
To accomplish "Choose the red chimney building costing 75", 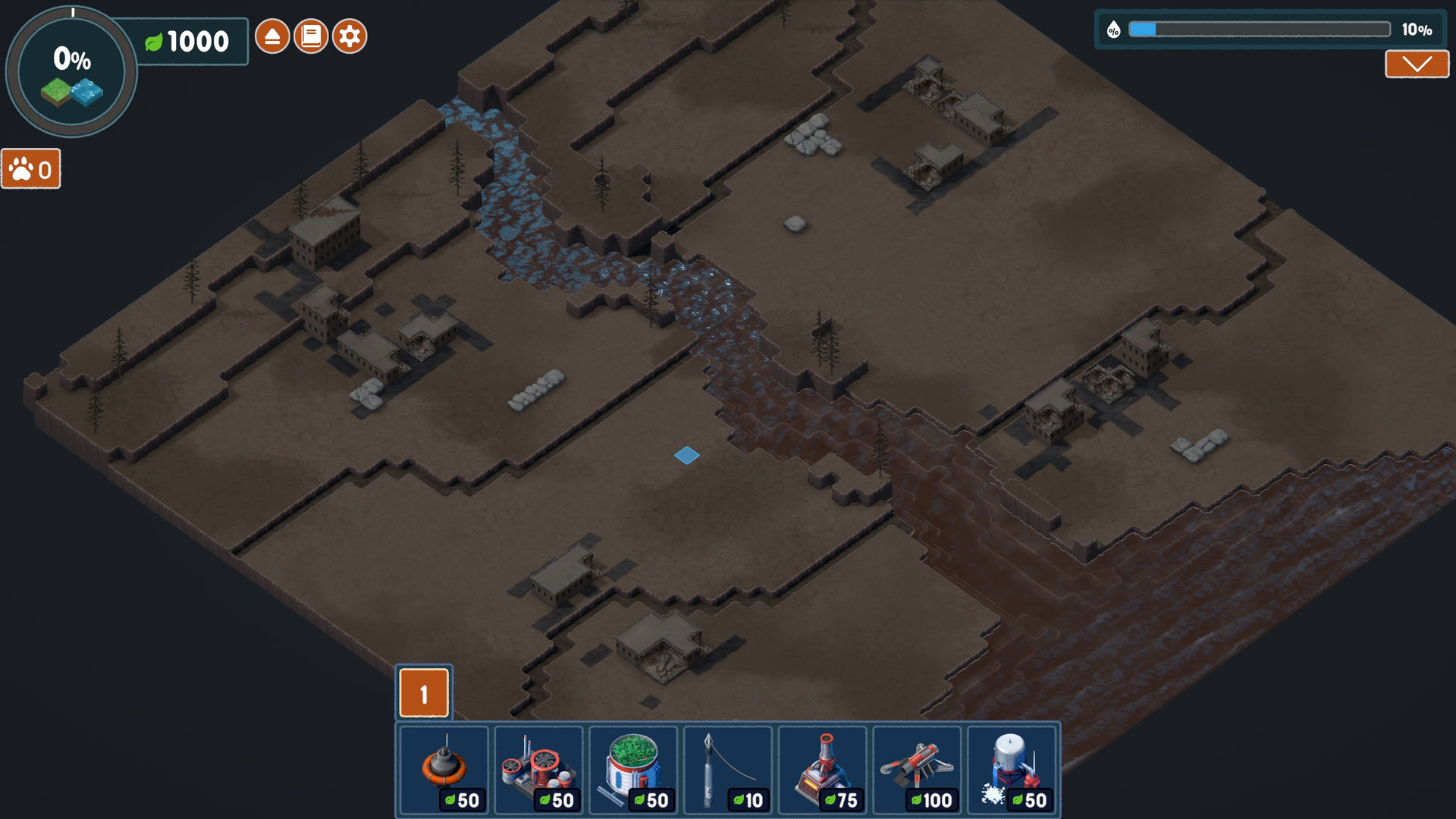I will 823,769.
